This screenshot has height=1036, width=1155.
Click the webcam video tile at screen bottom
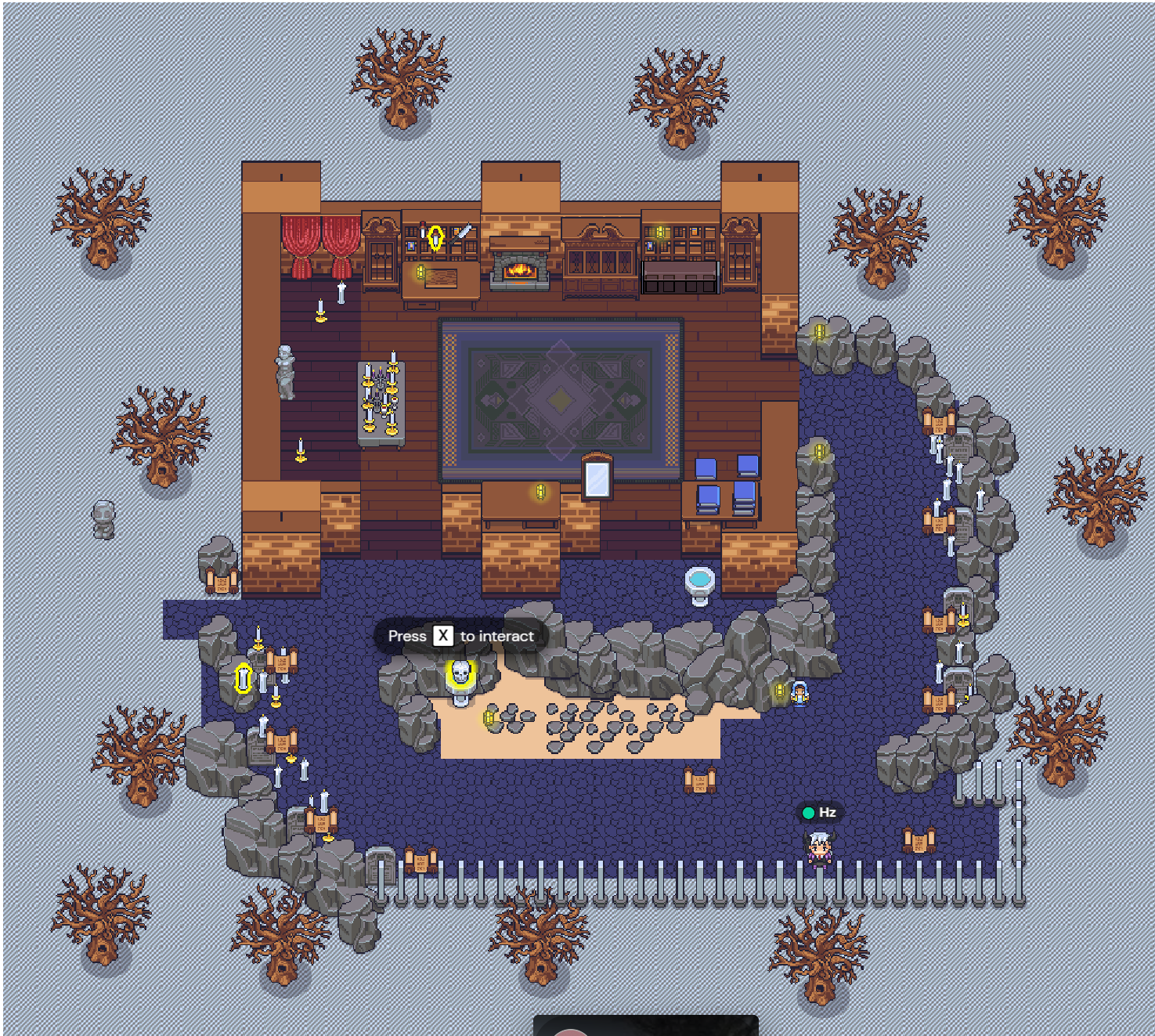(645, 1025)
